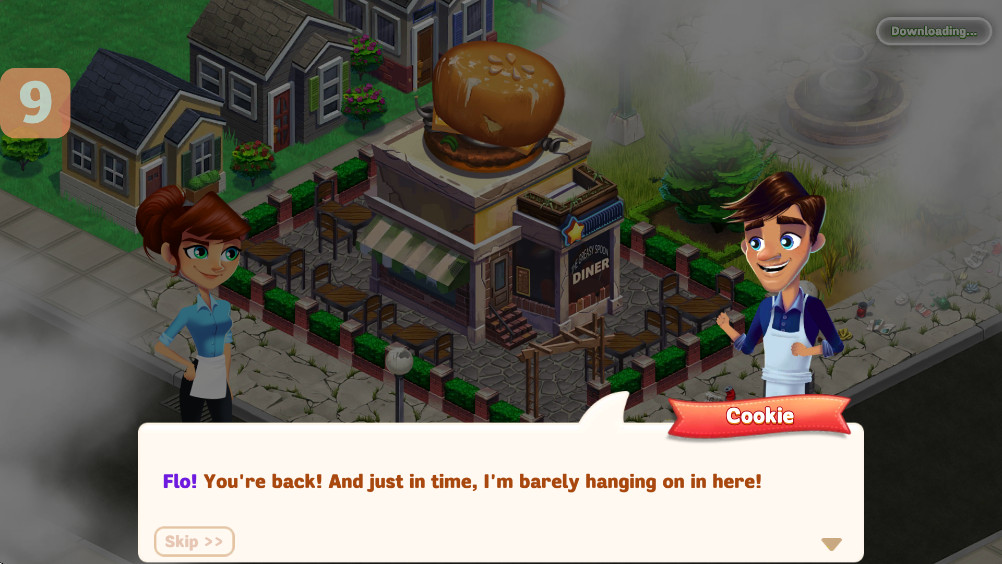Tap the level 9 badge
1002x564 pixels.
(x=35, y=102)
